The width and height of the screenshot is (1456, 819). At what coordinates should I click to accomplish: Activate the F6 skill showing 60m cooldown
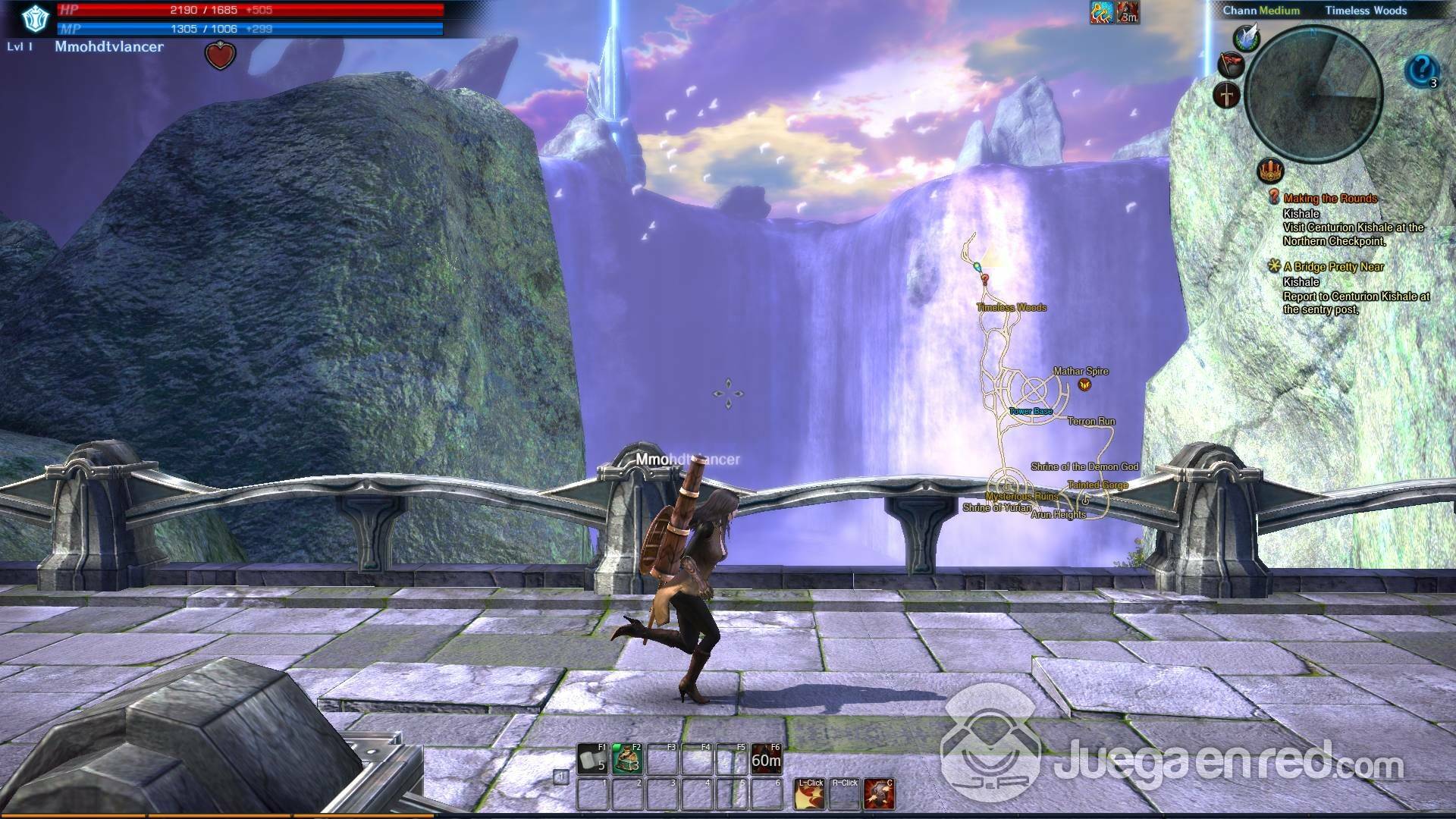pyautogui.click(x=766, y=758)
